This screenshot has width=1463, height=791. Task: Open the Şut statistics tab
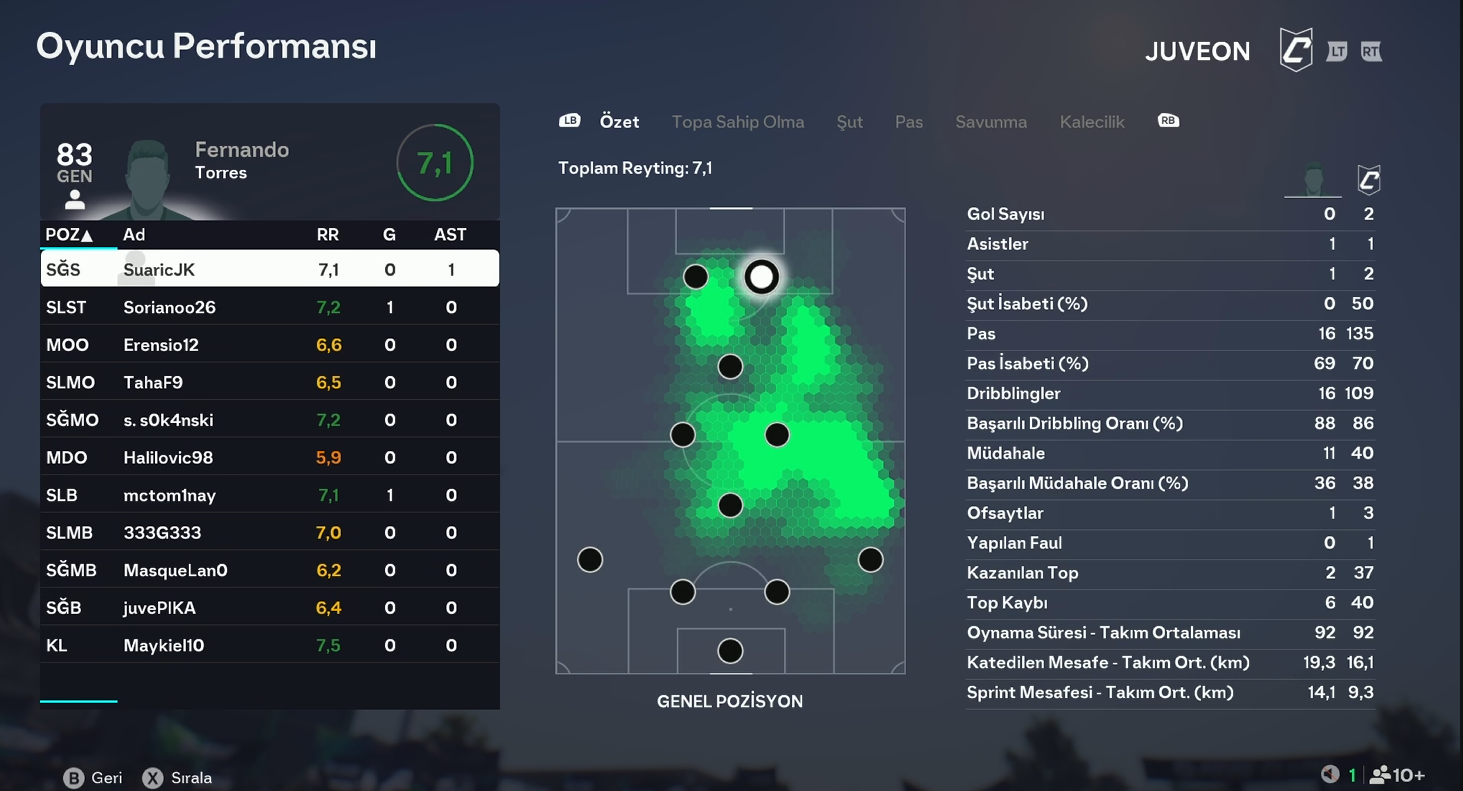point(849,122)
